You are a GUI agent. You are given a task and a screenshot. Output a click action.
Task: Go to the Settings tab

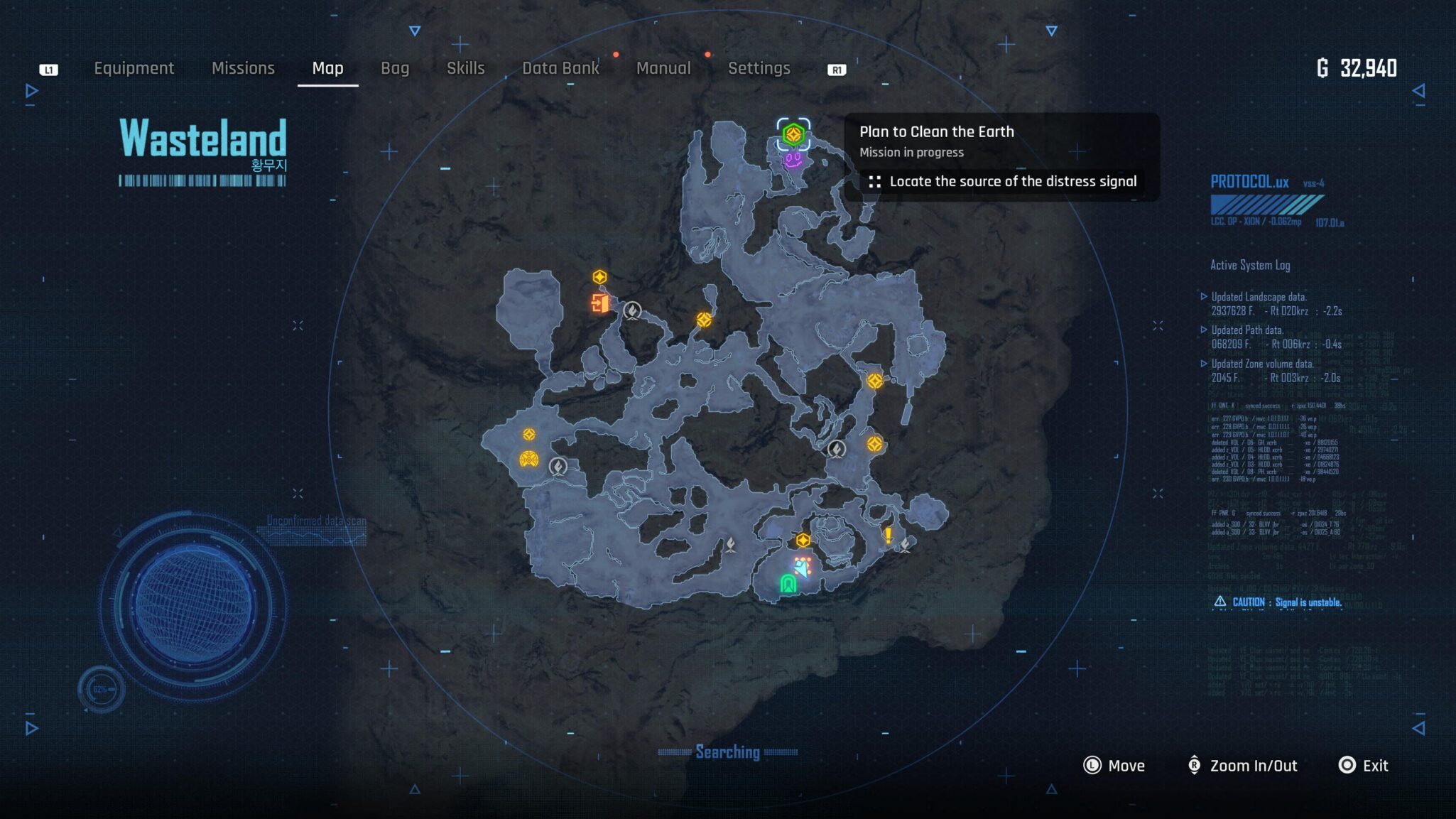tap(759, 68)
